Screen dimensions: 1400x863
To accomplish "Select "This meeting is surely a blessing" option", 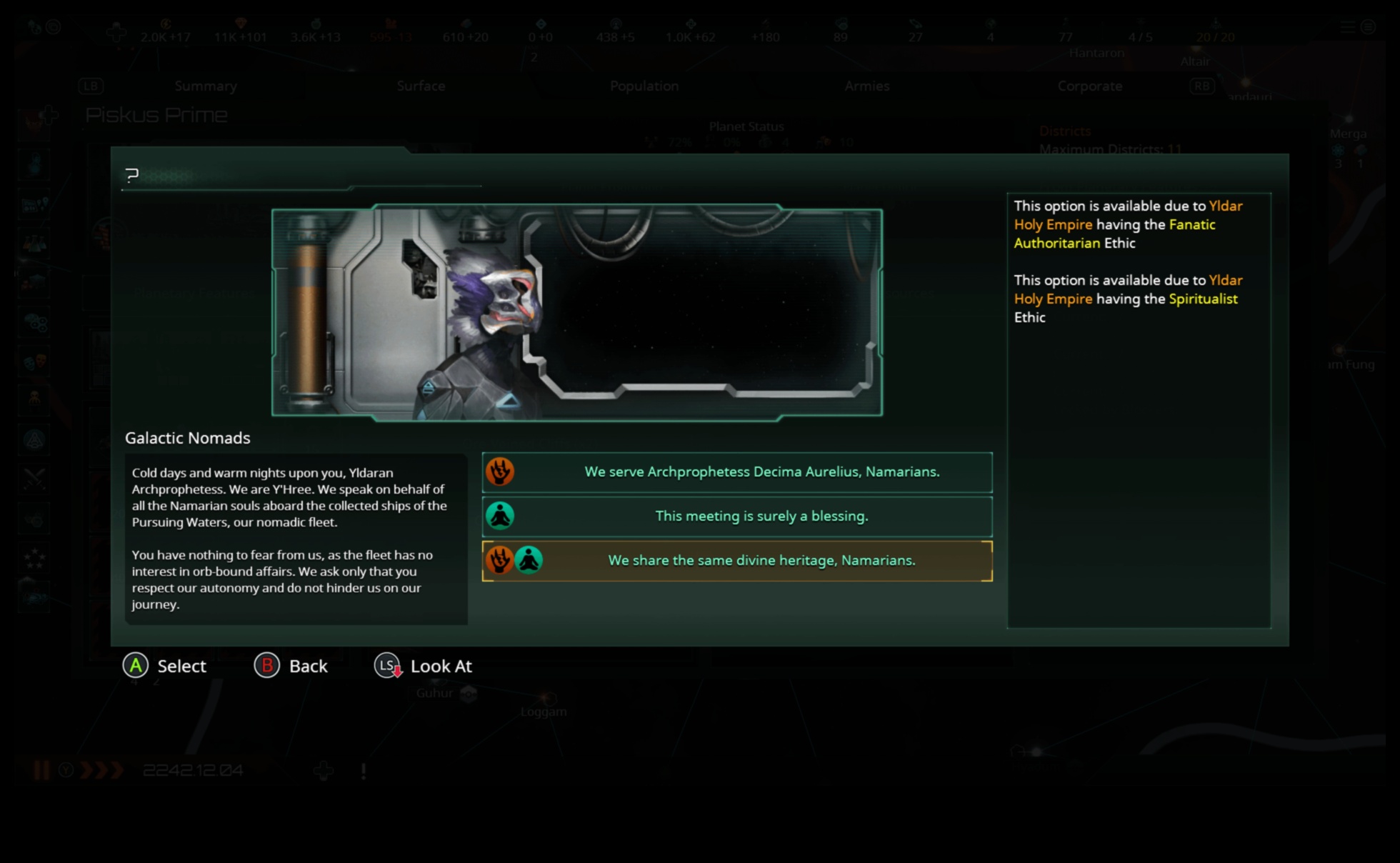I will coord(761,515).
